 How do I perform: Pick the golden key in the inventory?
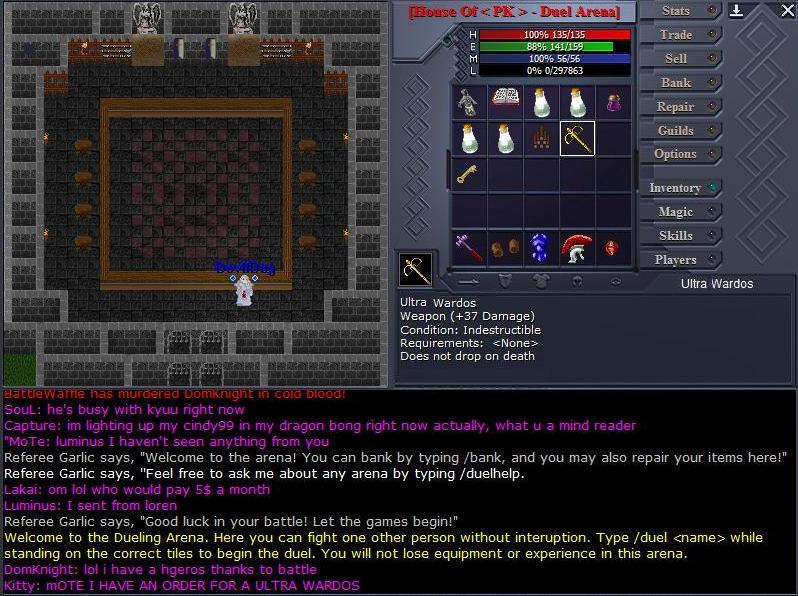coord(468,174)
